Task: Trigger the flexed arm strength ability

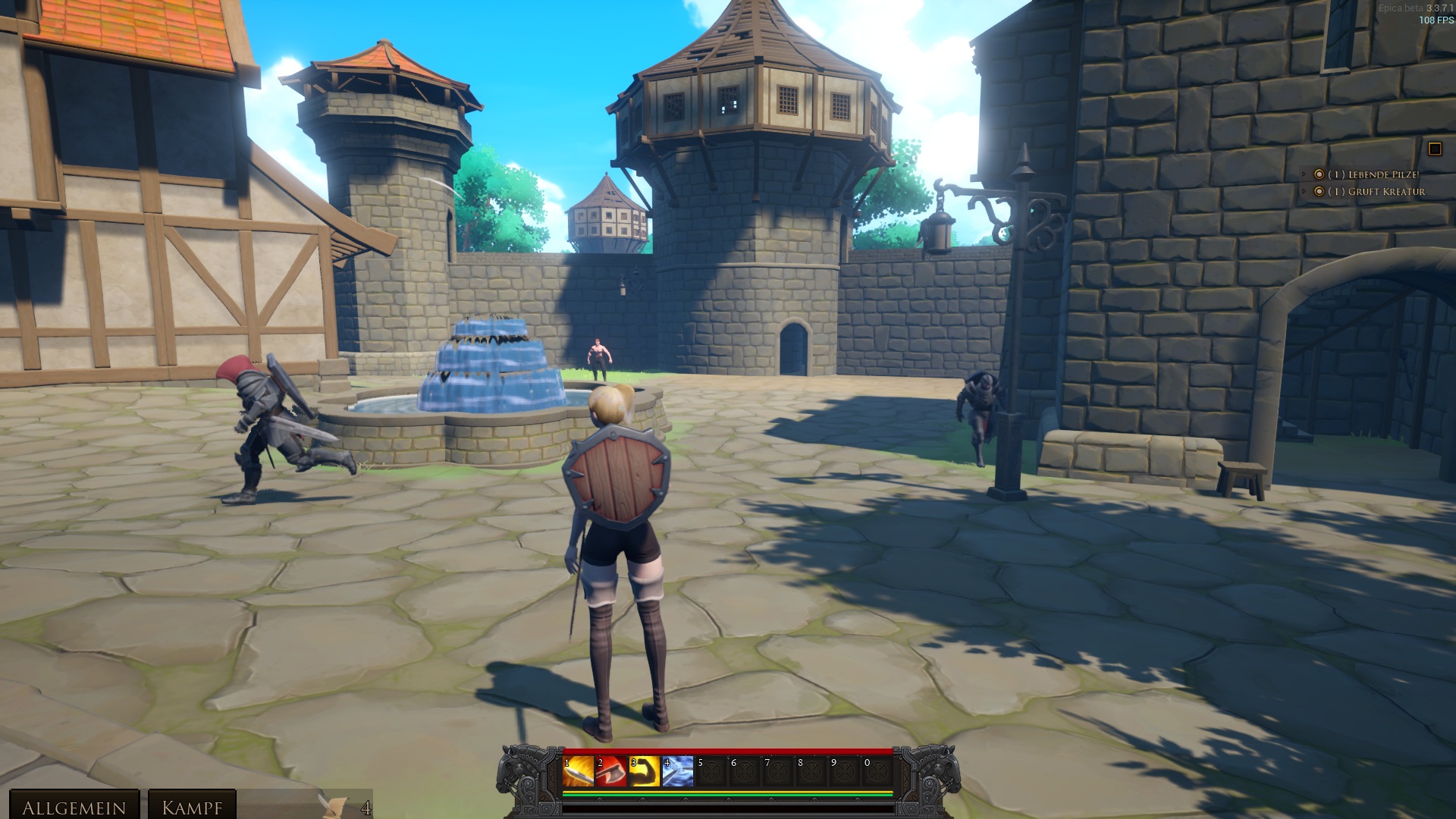Action: pos(645,772)
